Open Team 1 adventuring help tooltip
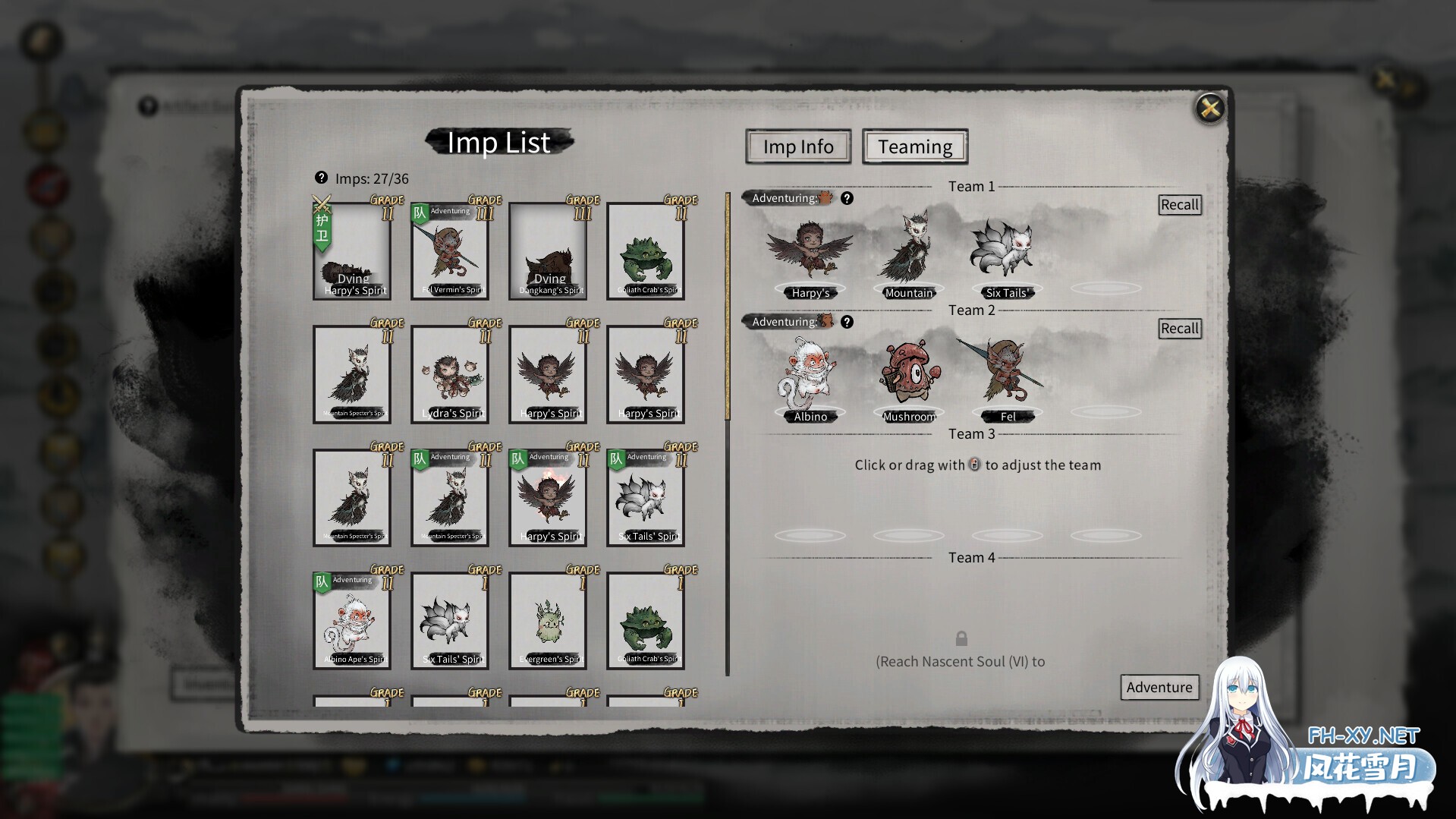The image size is (1456, 819). tap(847, 198)
